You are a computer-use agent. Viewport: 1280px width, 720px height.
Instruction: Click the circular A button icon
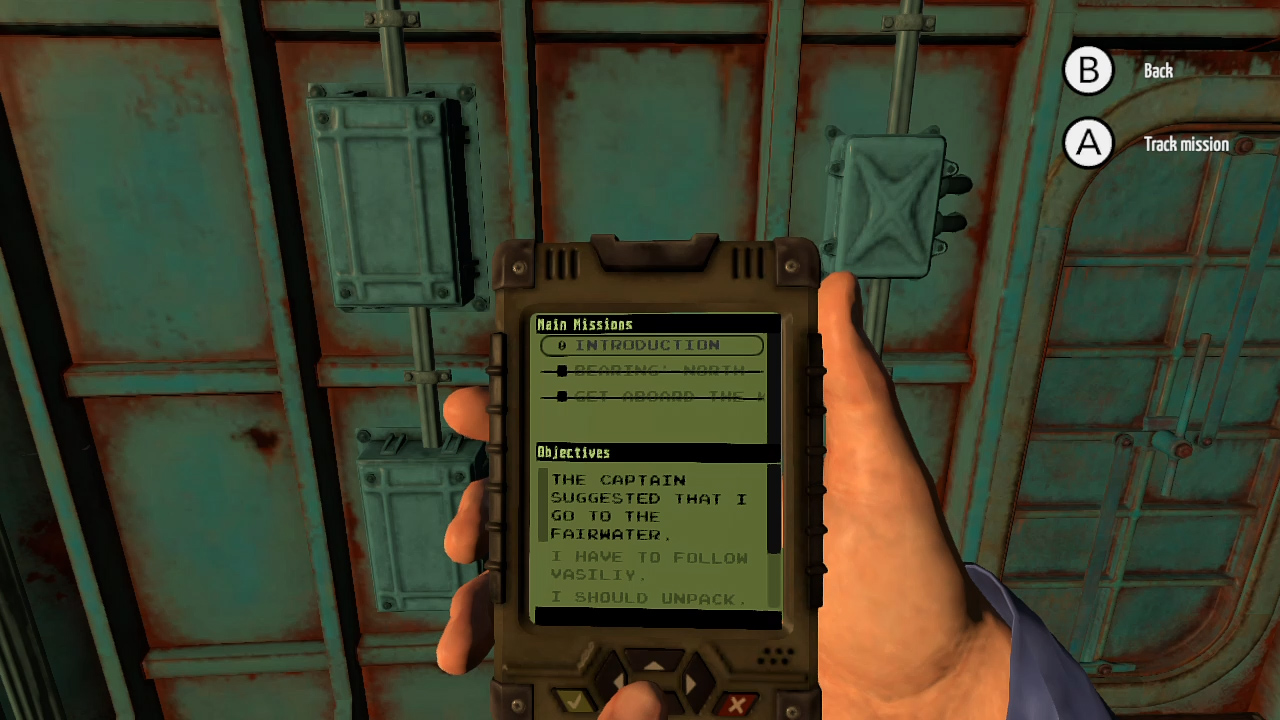[1088, 144]
